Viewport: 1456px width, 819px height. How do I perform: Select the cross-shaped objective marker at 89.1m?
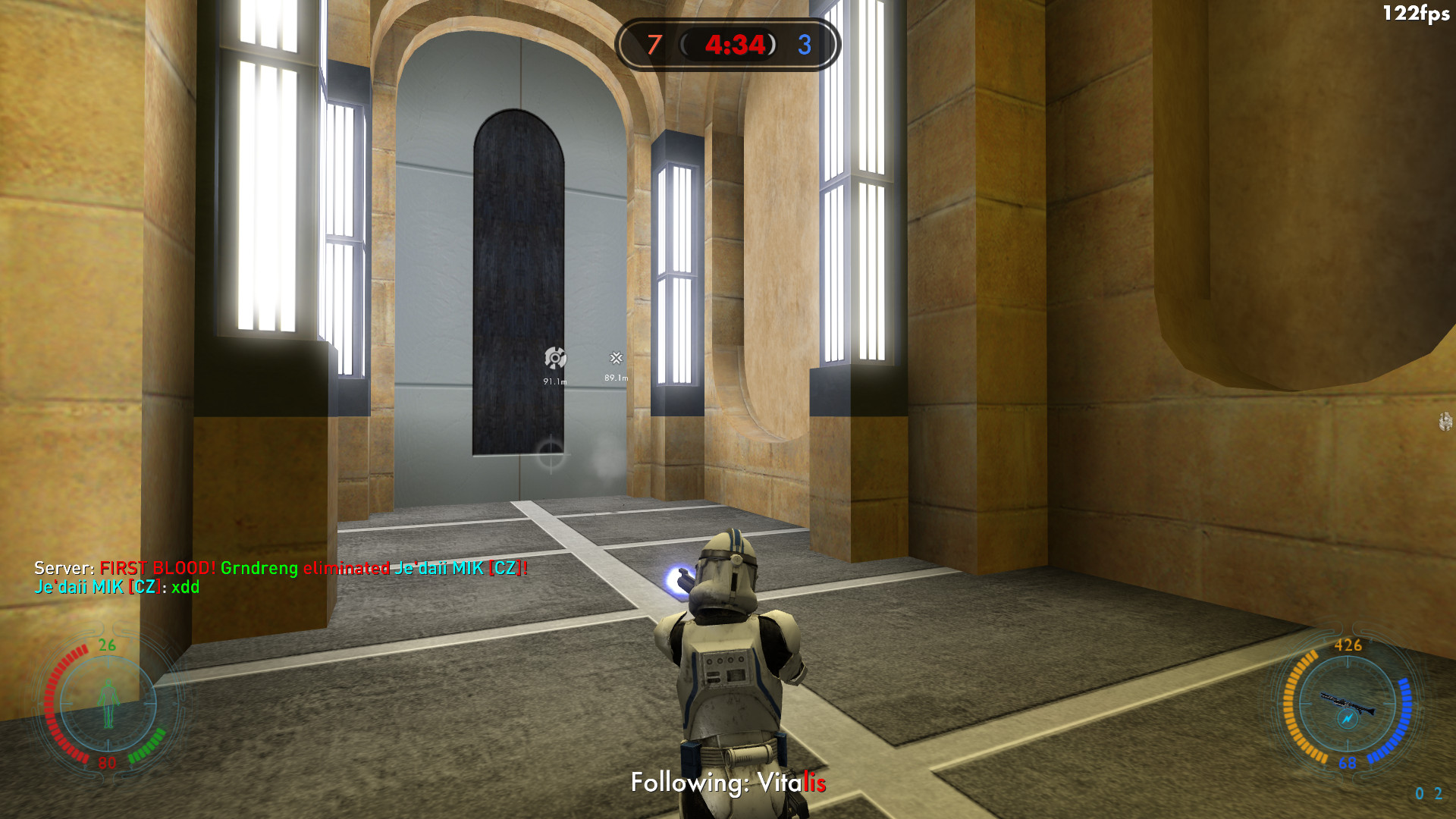pyautogui.click(x=617, y=358)
